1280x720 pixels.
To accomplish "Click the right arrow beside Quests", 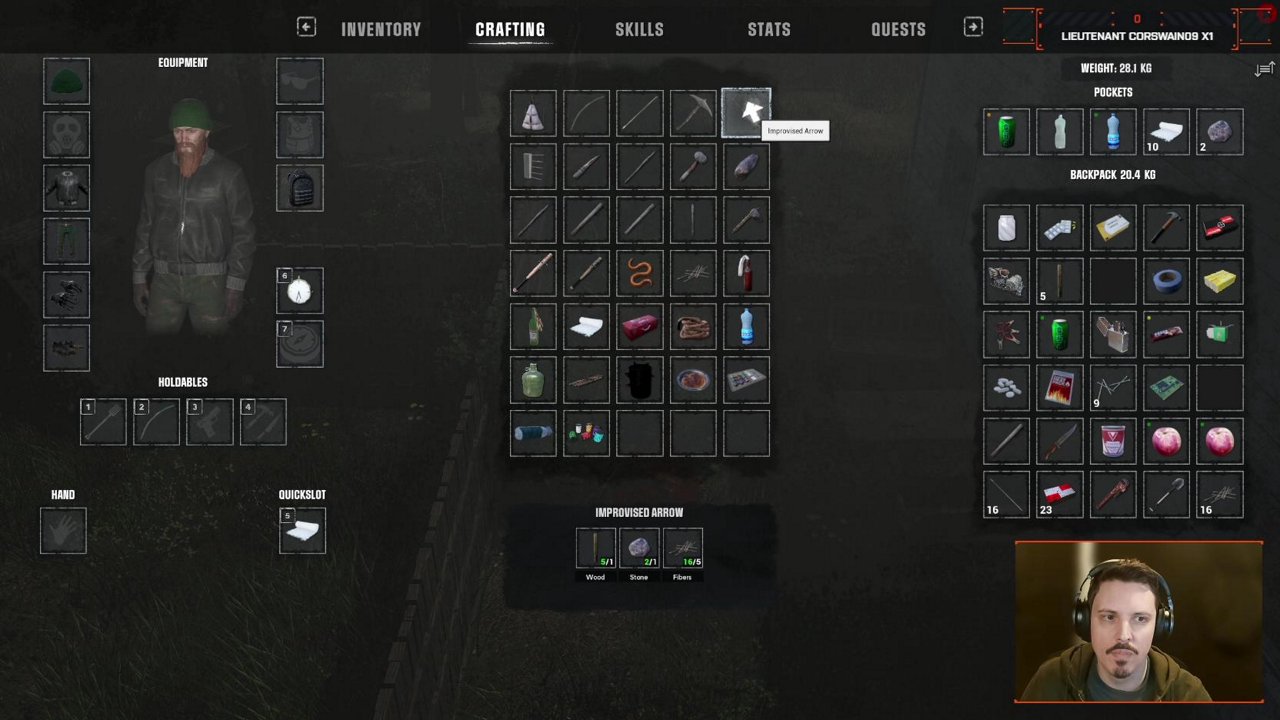I will tap(973, 28).
